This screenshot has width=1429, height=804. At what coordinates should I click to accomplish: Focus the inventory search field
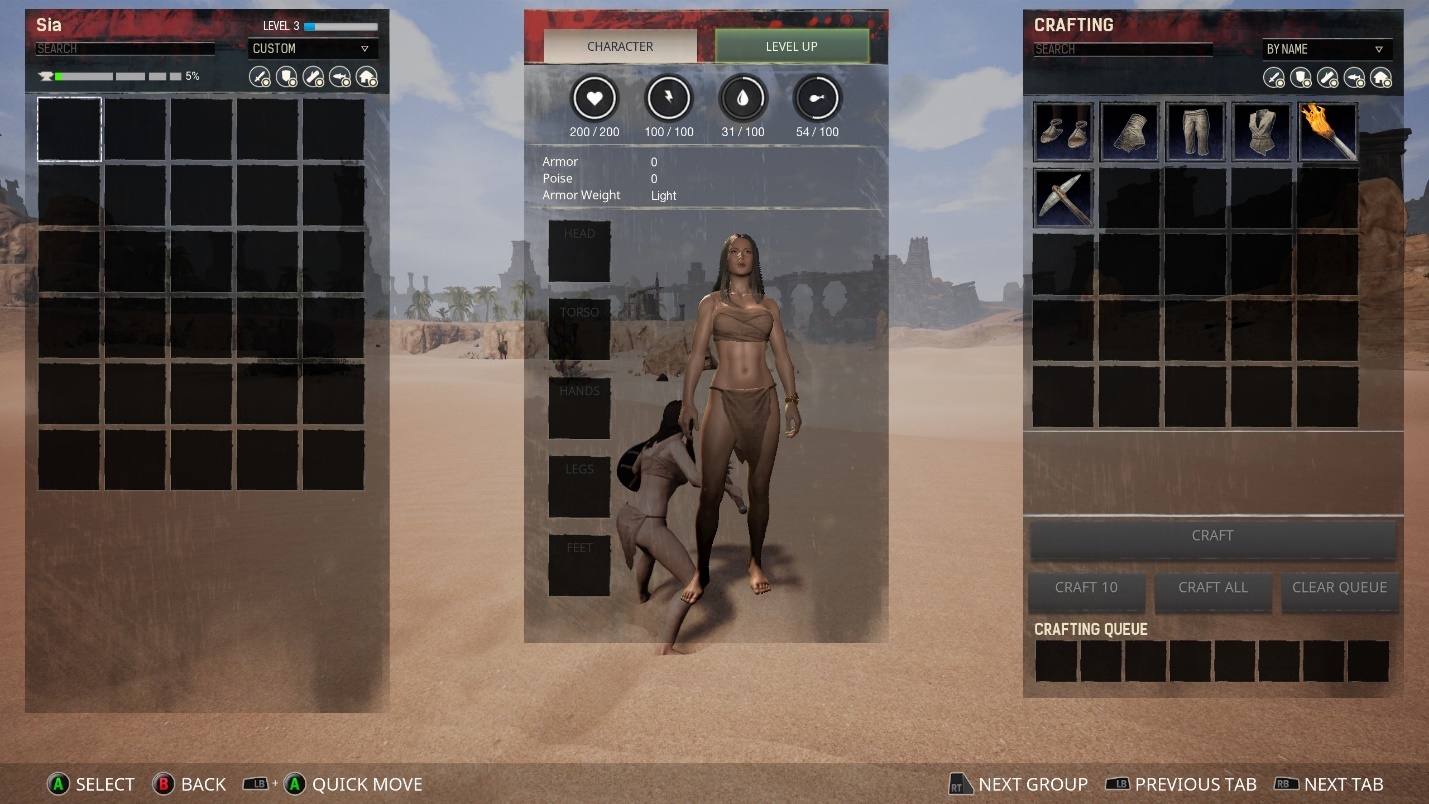(x=125, y=48)
